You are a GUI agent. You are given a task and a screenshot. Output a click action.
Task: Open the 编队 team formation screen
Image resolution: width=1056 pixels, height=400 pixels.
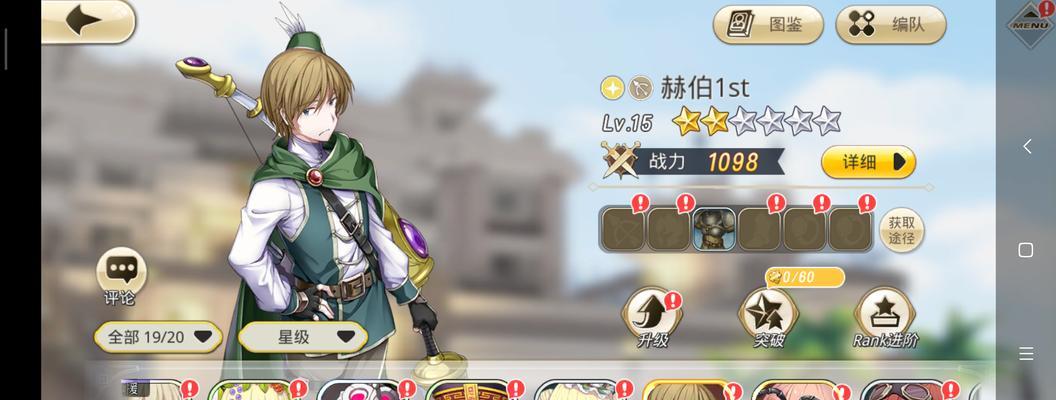pos(889,25)
